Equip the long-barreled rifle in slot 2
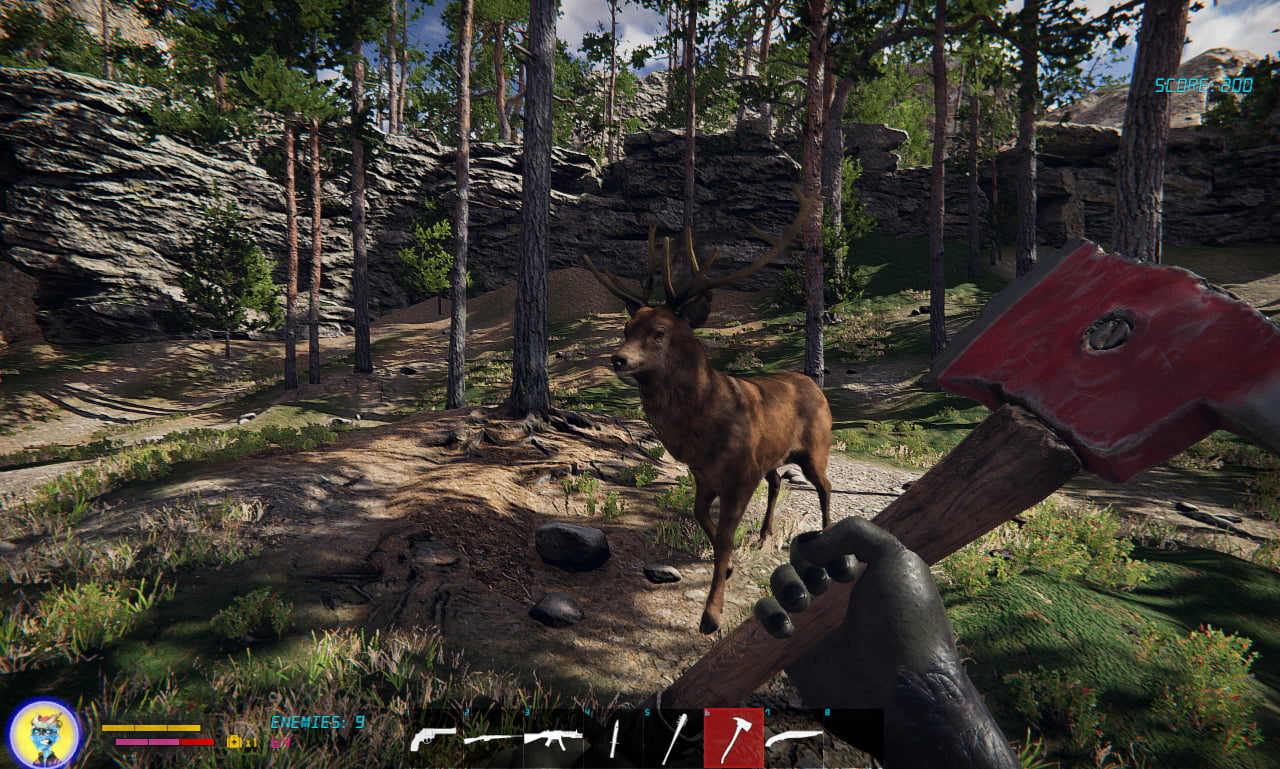 click(492, 739)
